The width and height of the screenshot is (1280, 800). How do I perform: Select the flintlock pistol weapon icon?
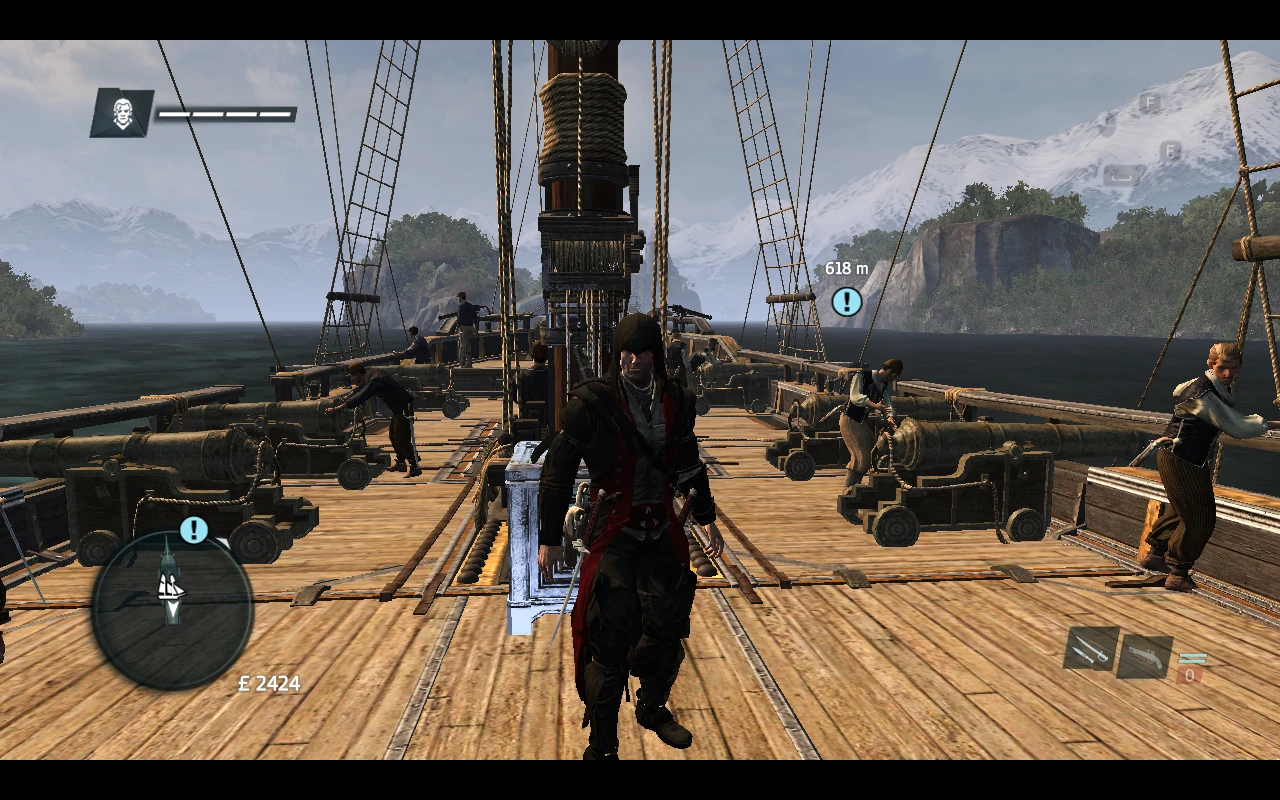click(1147, 655)
